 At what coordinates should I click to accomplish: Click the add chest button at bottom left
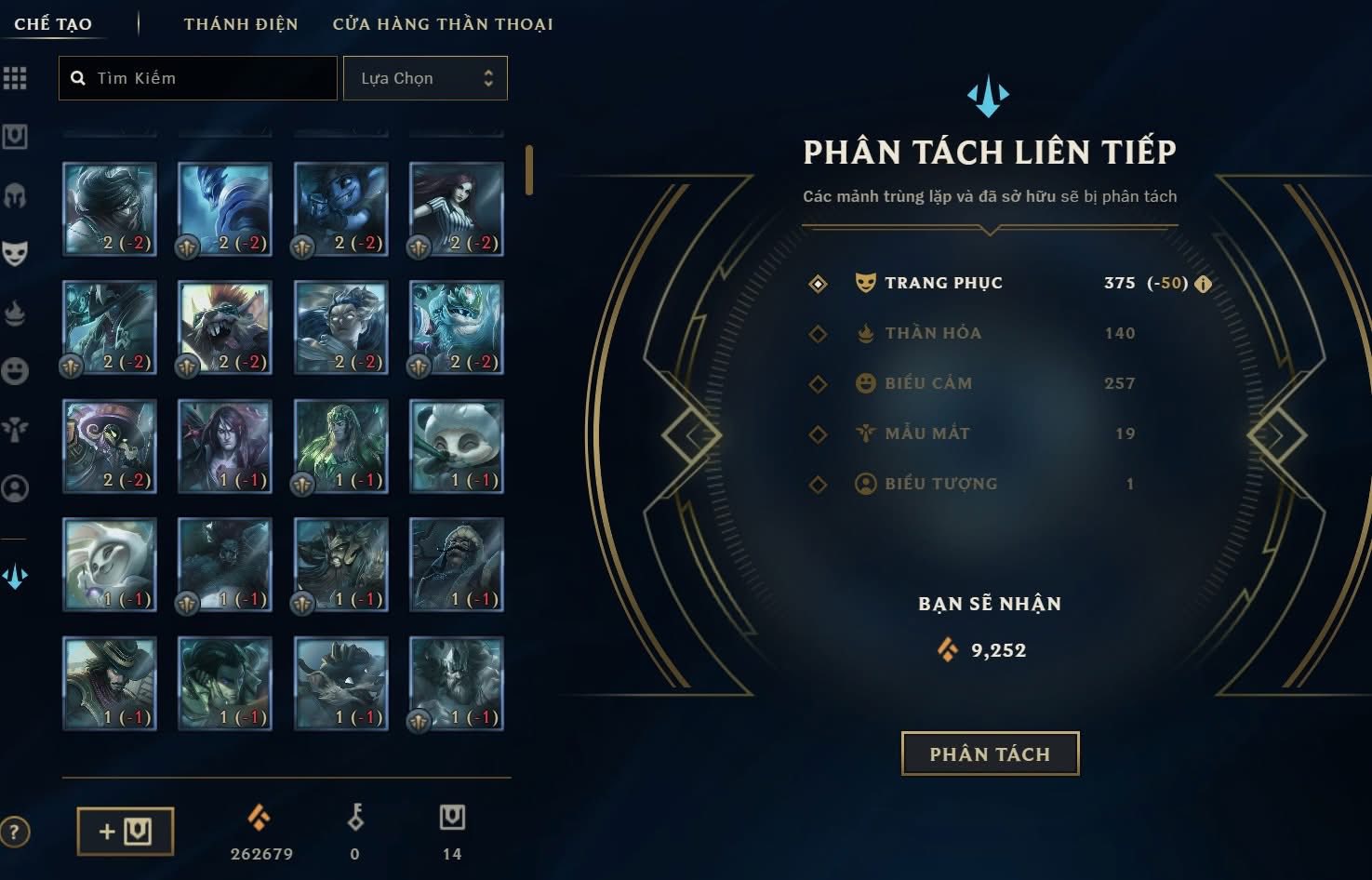[125, 832]
